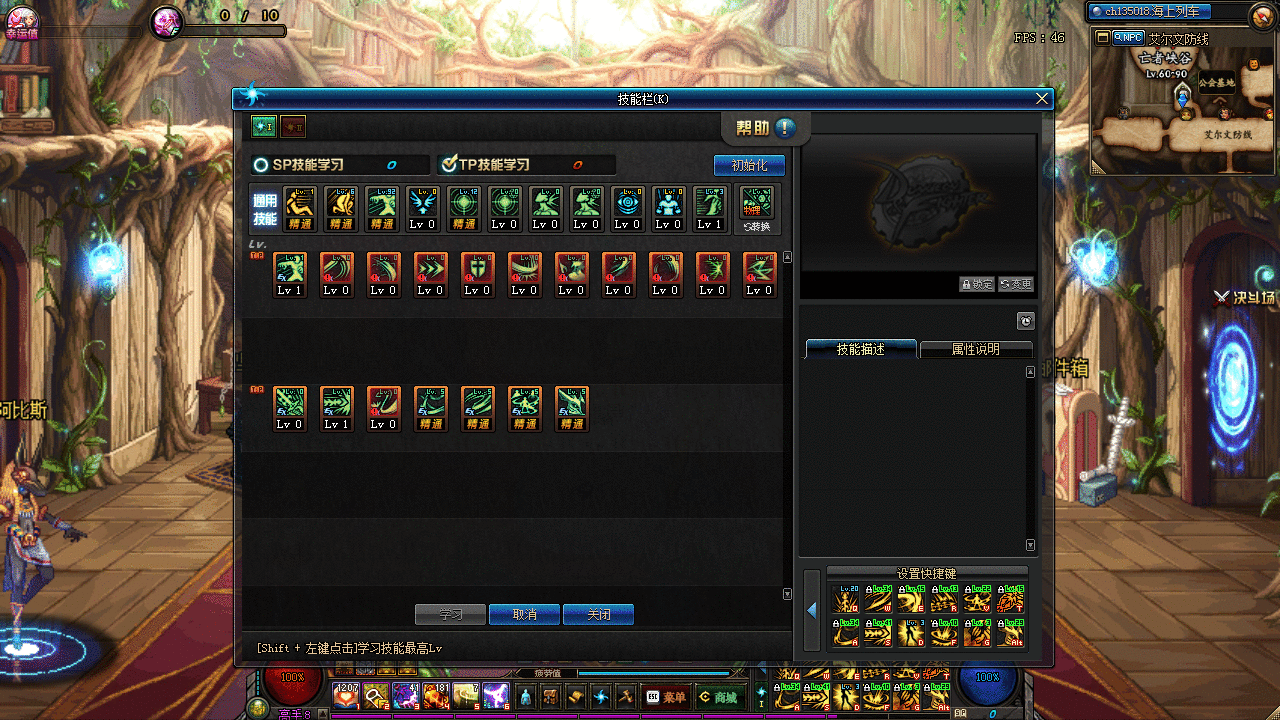The height and width of the screenshot is (720, 1280).
Task: Close the skill window with the X
Action: pyautogui.click(x=1042, y=98)
